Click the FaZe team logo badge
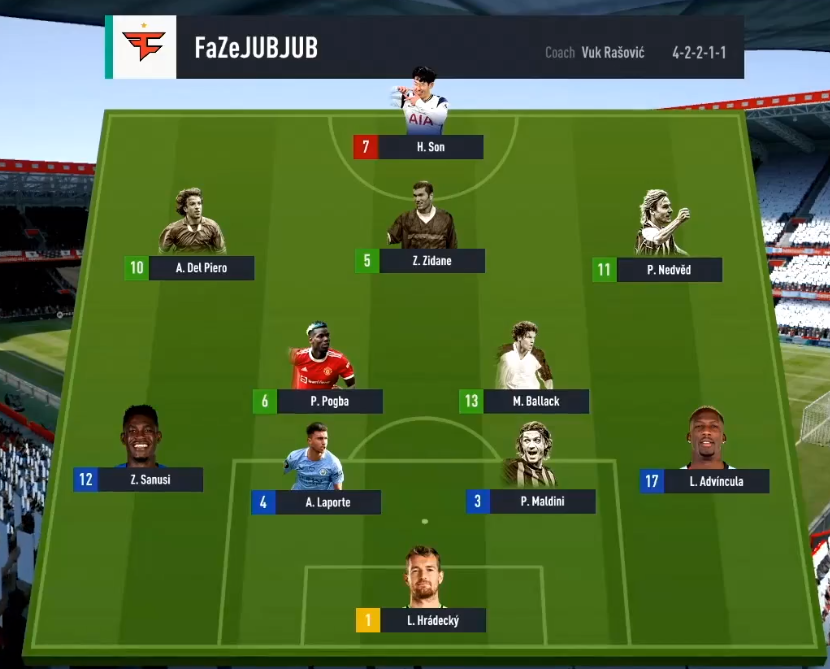This screenshot has height=669, width=830. pyautogui.click(x=144, y=47)
